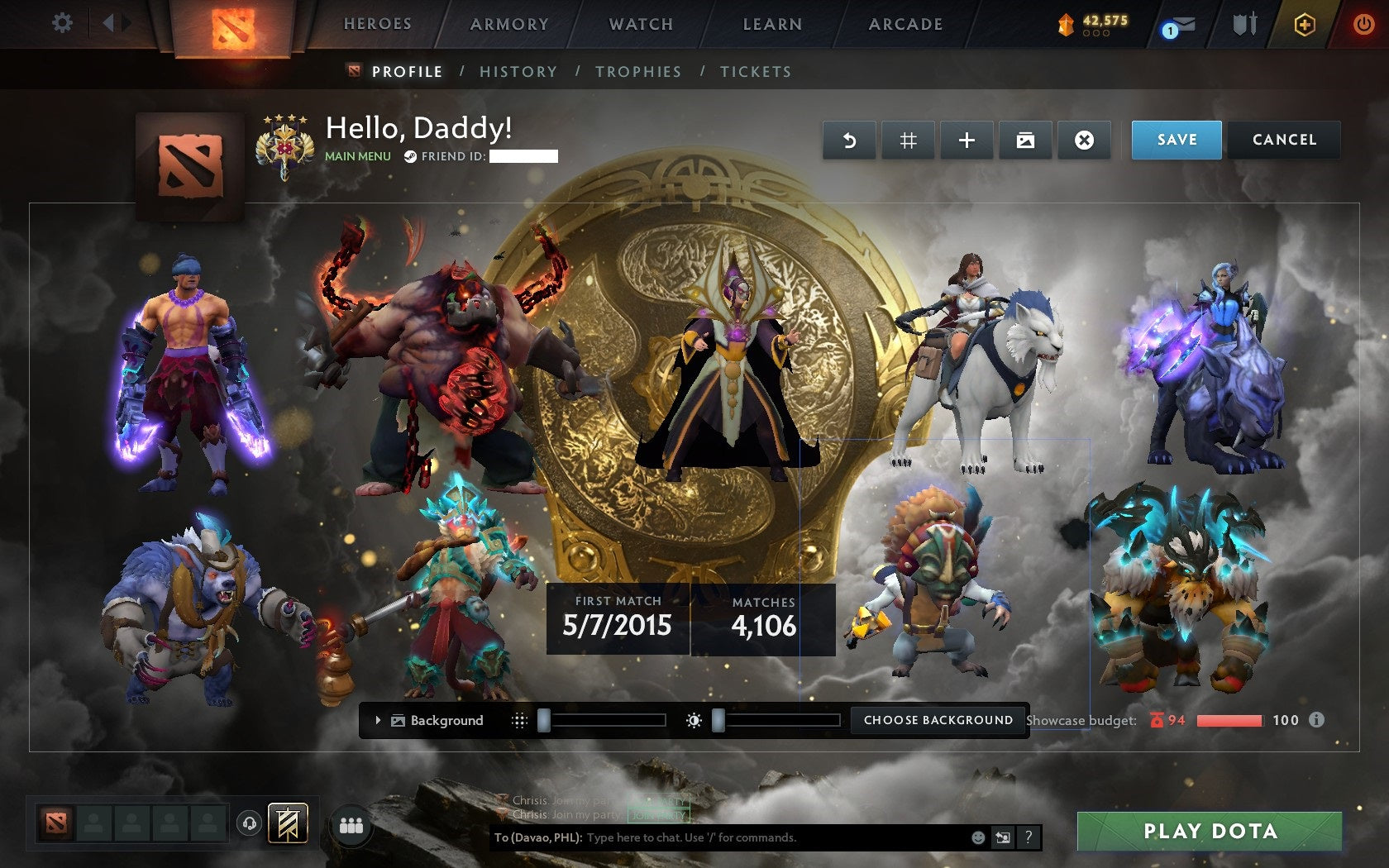1389x868 pixels.
Task: Expand the Background options disclosure triangle
Action: tap(379, 720)
